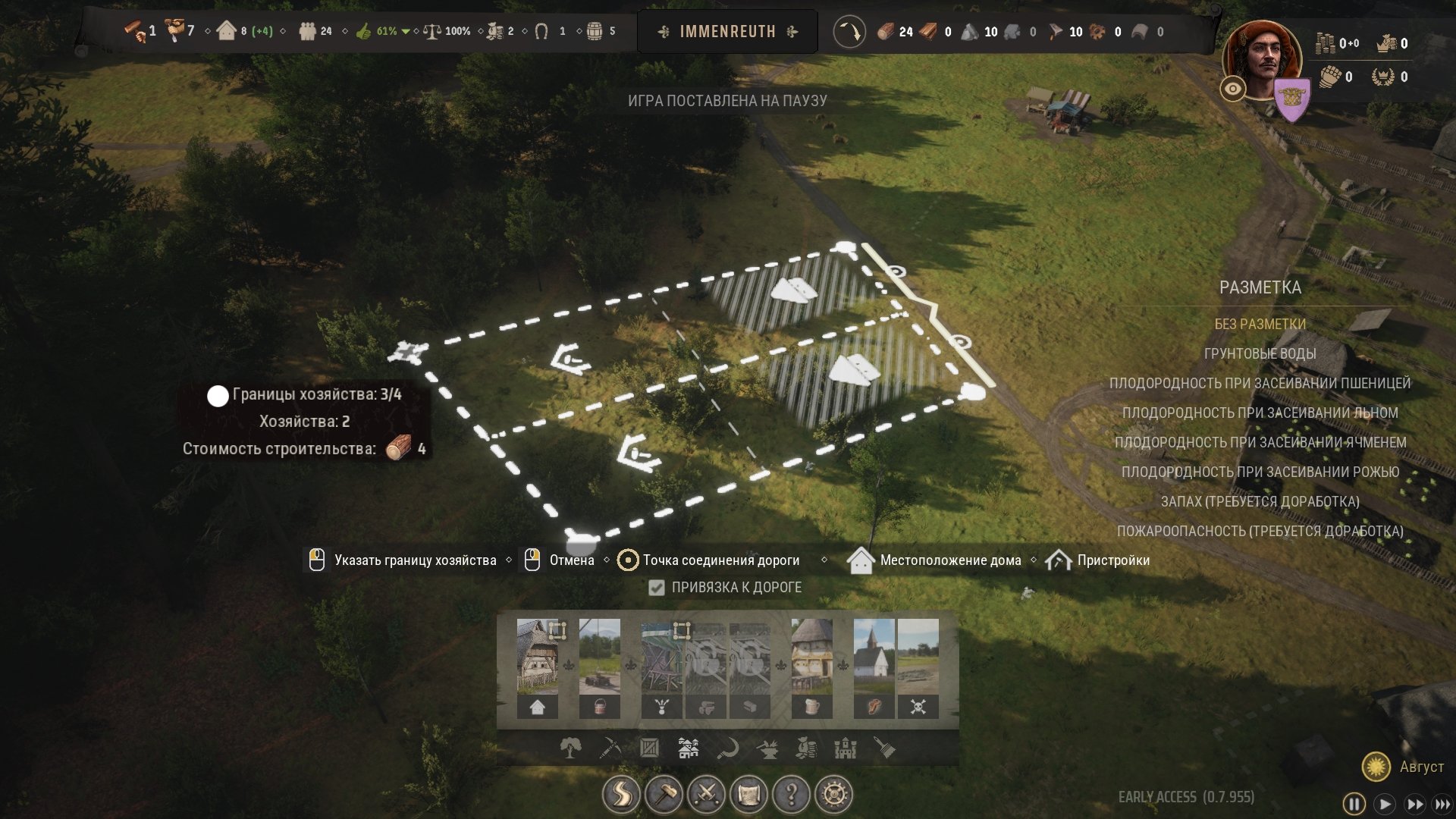The width and height of the screenshot is (1456, 819).
Task: Open the crossed swords army menu
Action: [706, 795]
